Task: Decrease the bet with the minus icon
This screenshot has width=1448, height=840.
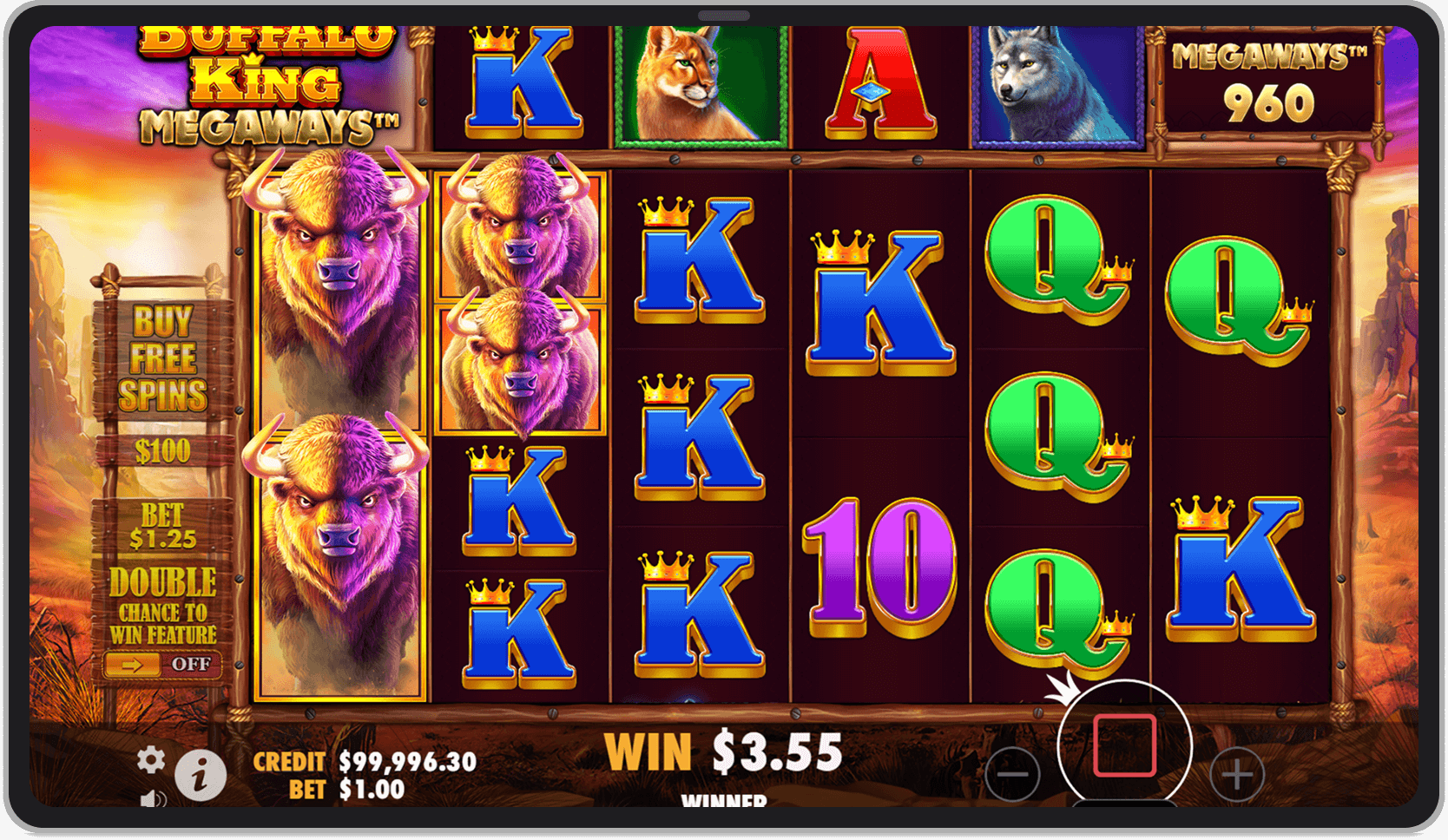Action: pyautogui.click(x=1014, y=772)
